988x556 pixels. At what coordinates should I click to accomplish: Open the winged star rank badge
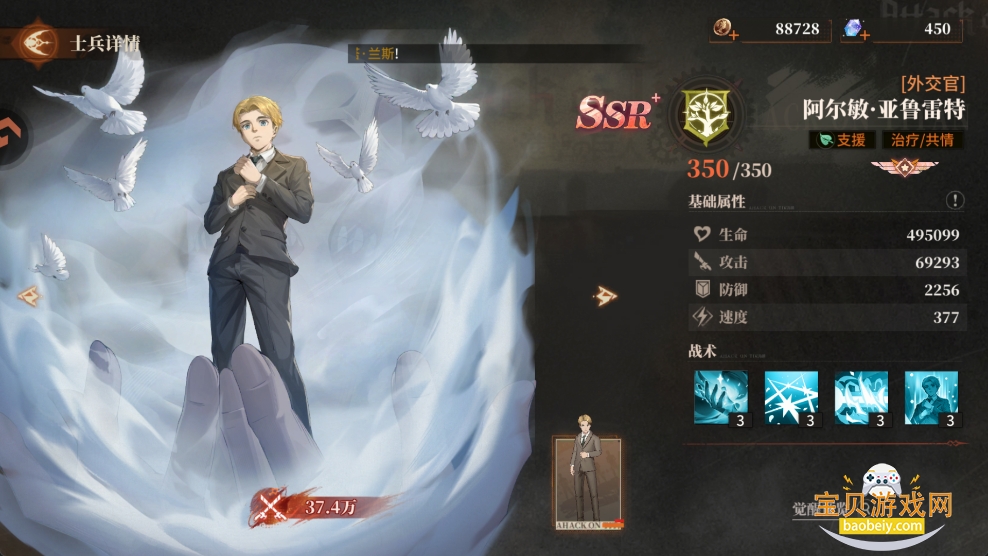point(905,167)
